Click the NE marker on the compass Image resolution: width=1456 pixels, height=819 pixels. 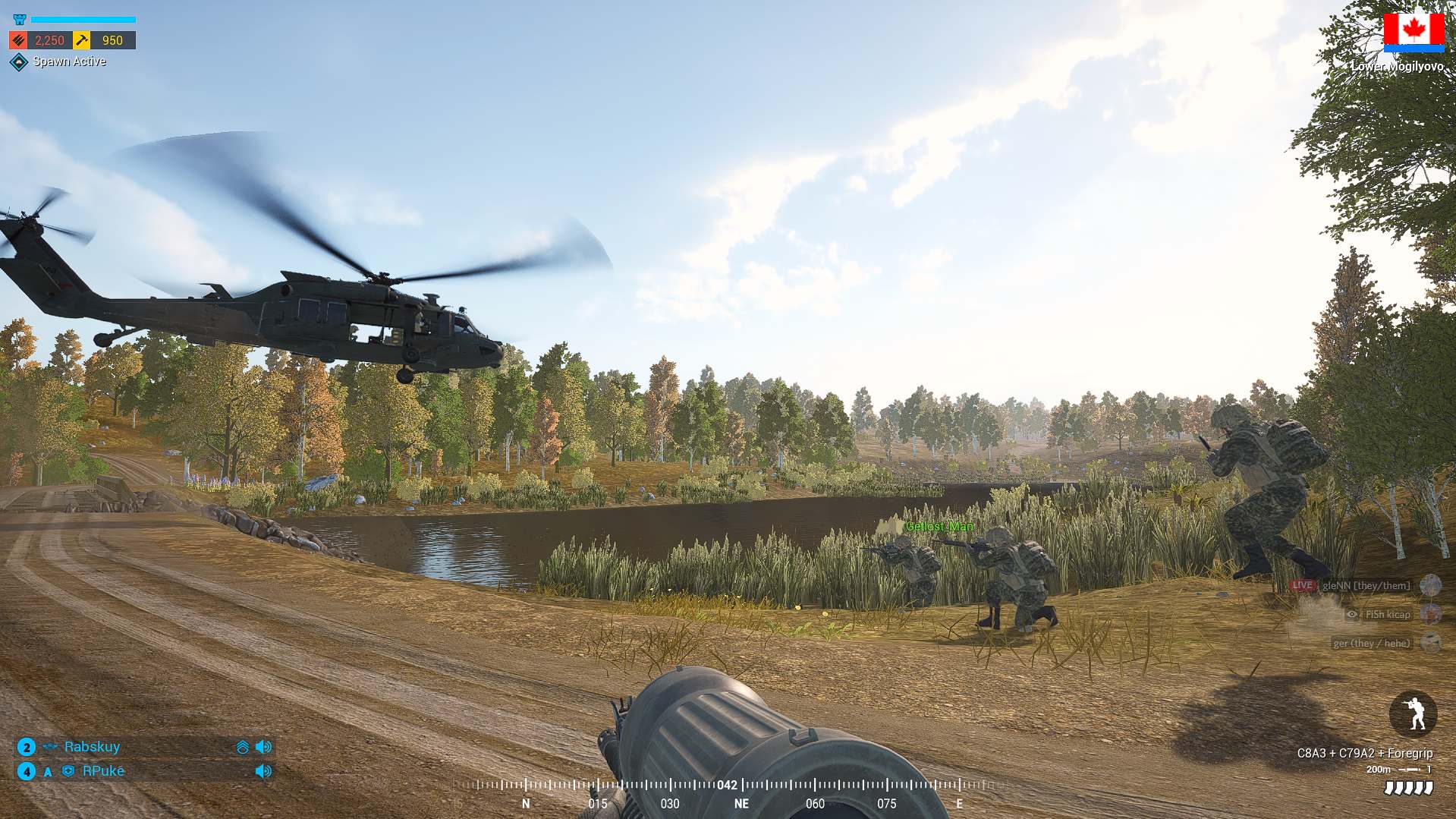(x=741, y=804)
